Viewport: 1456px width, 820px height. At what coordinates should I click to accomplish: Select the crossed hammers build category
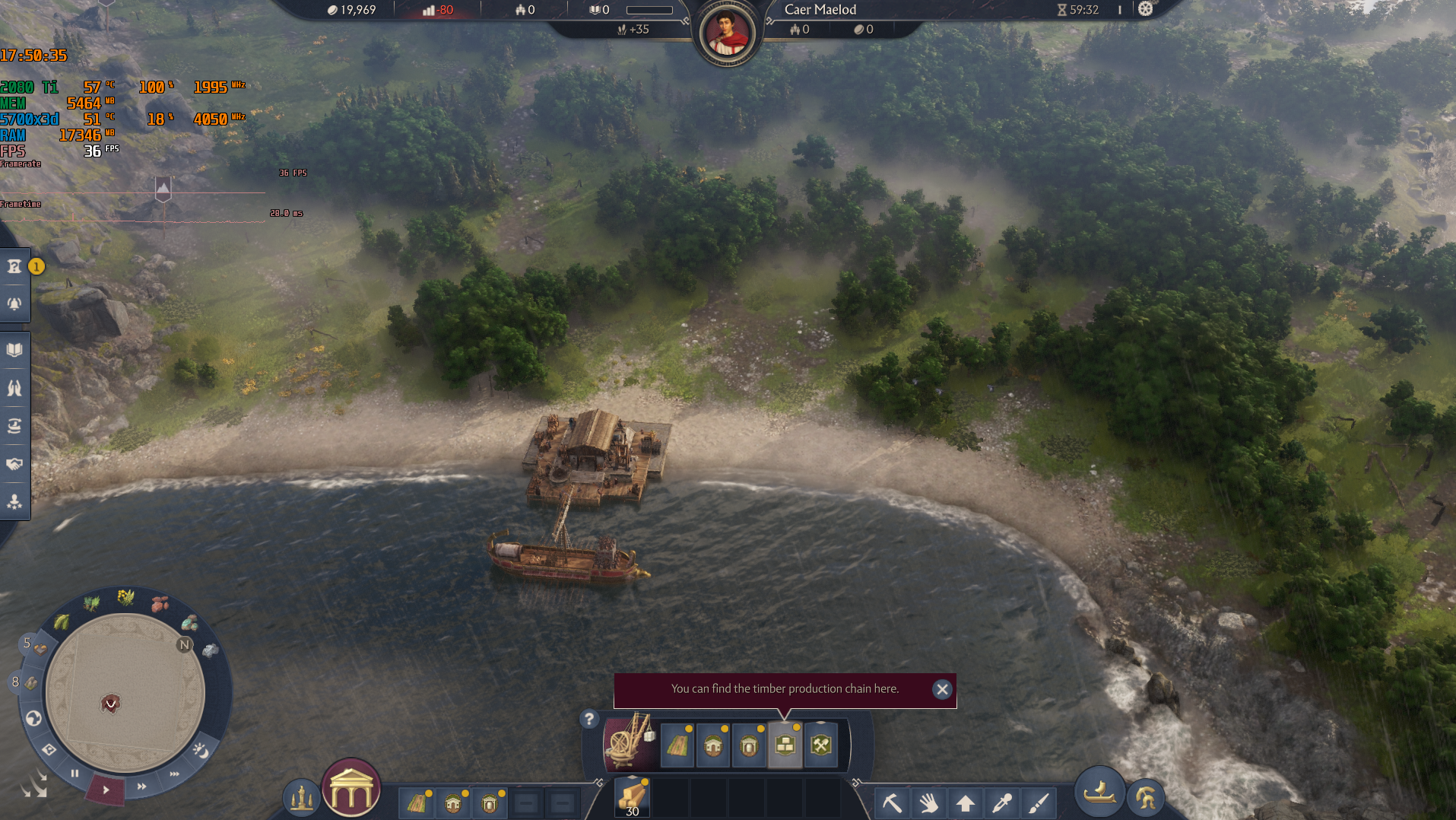821,745
